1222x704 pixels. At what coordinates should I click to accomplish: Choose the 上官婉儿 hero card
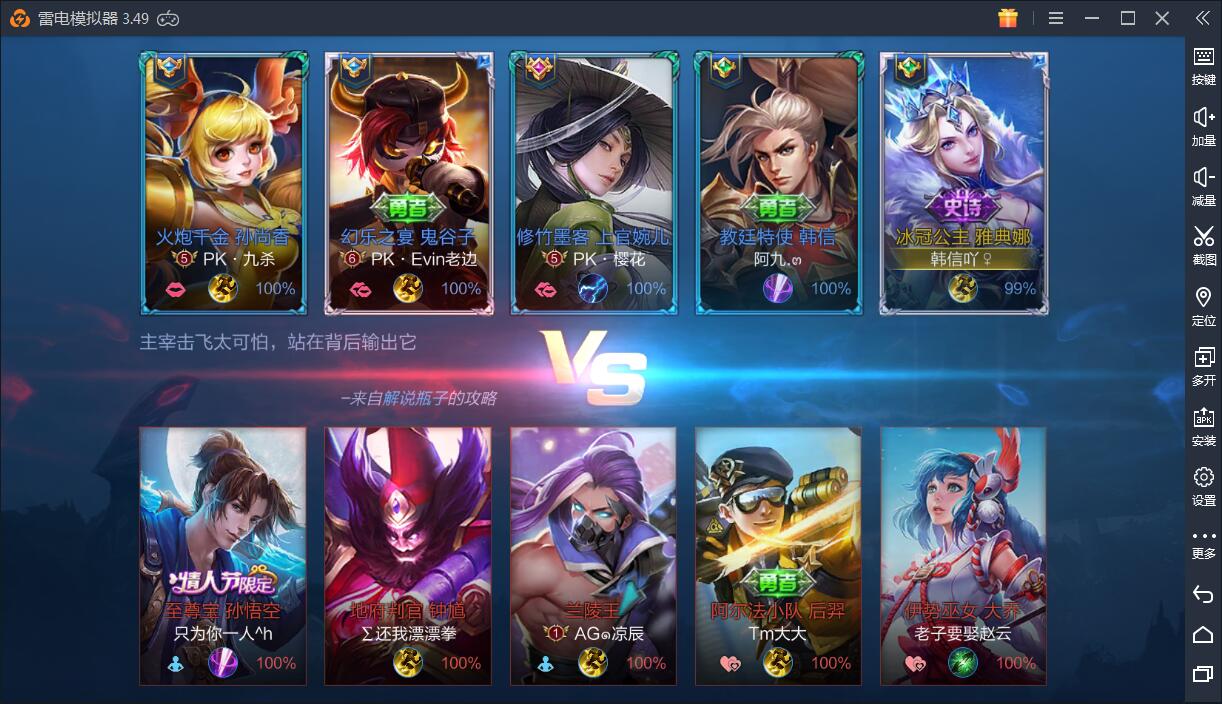(x=593, y=183)
